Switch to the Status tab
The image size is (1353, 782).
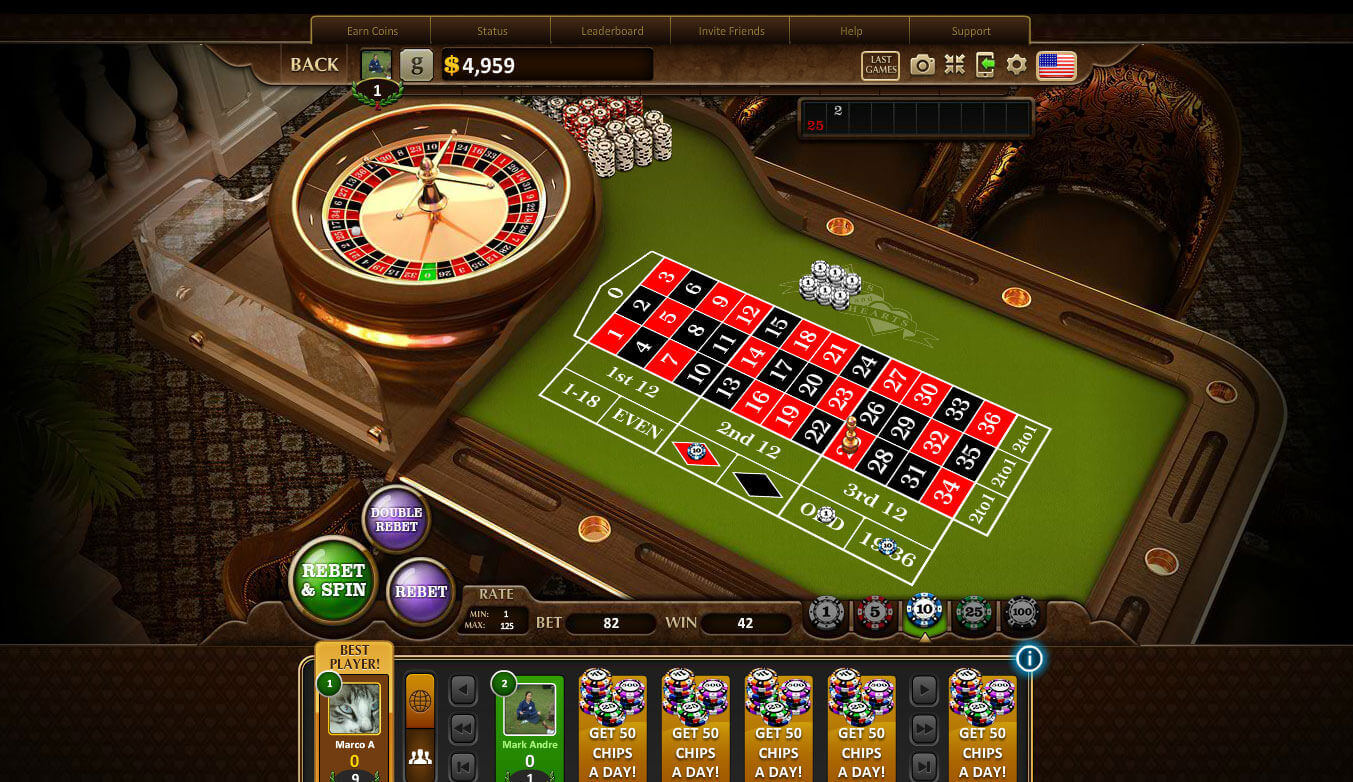coord(492,31)
